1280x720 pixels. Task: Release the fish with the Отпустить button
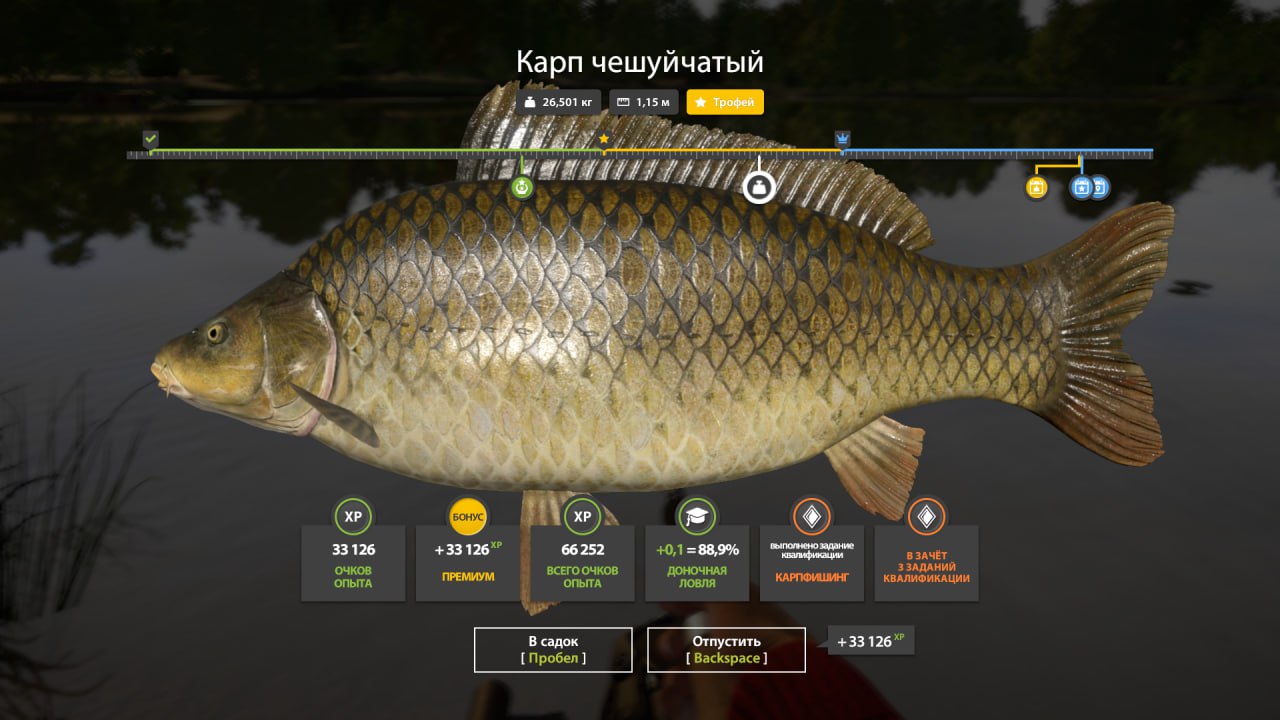726,649
